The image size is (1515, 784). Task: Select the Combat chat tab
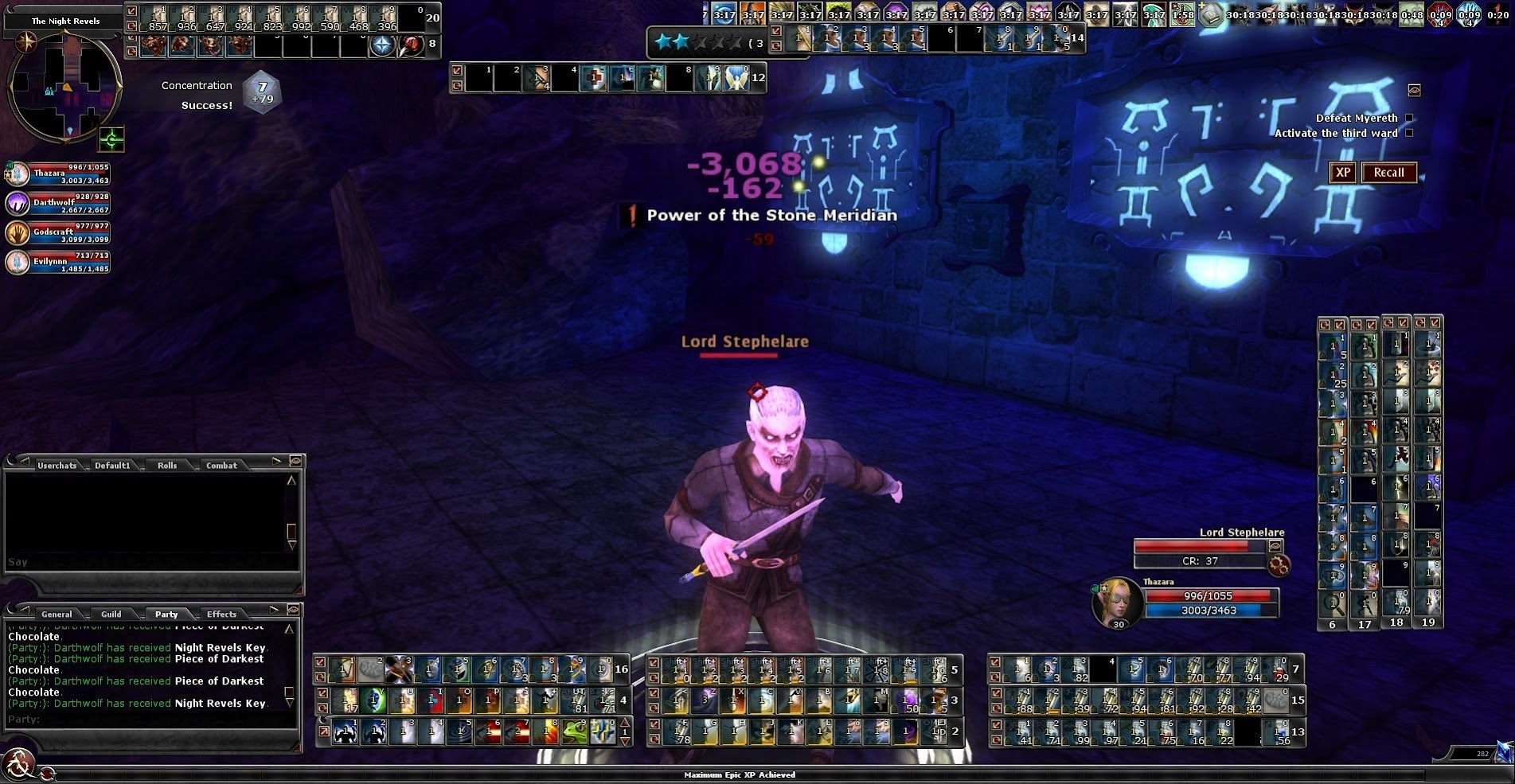point(221,465)
